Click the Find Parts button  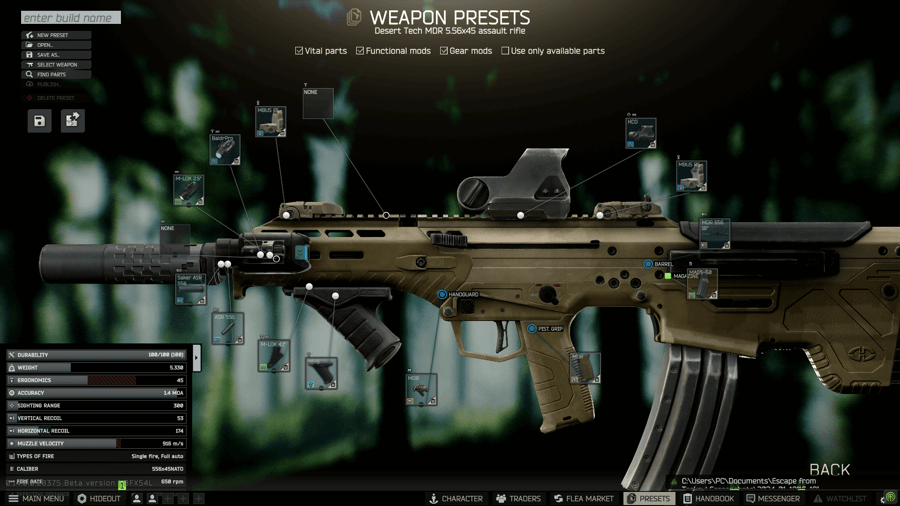tap(57, 75)
